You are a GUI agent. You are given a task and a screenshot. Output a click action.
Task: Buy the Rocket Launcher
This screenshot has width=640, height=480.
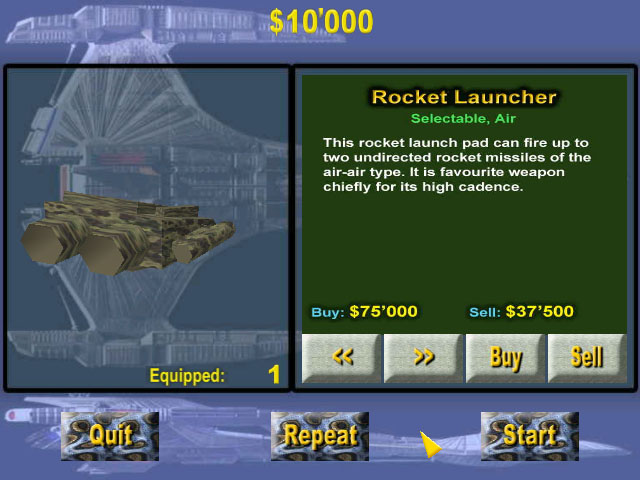[505, 358]
